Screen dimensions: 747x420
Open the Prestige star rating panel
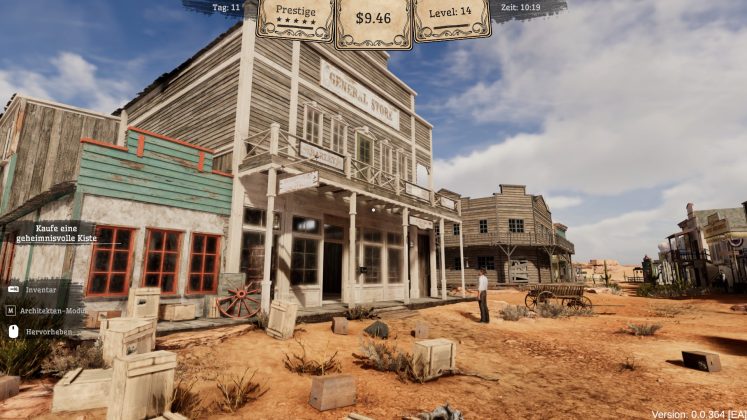click(x=295, y=18)
